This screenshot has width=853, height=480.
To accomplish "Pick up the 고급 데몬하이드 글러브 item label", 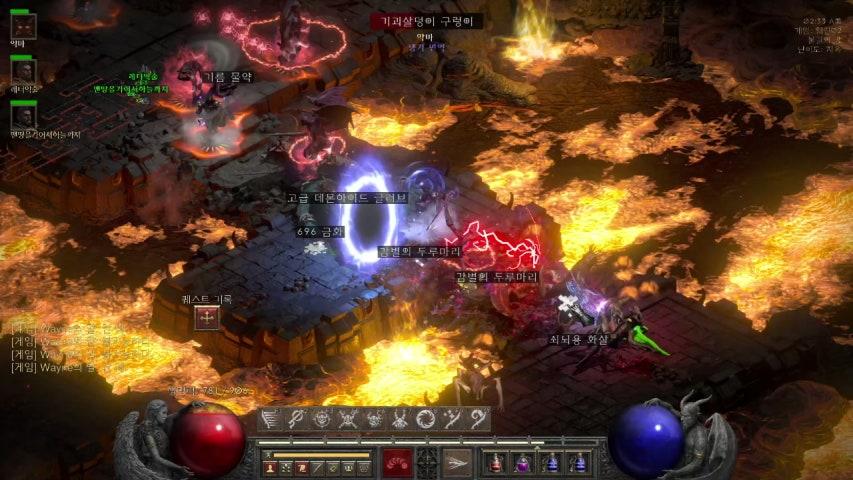I will [x=346, y=198].
